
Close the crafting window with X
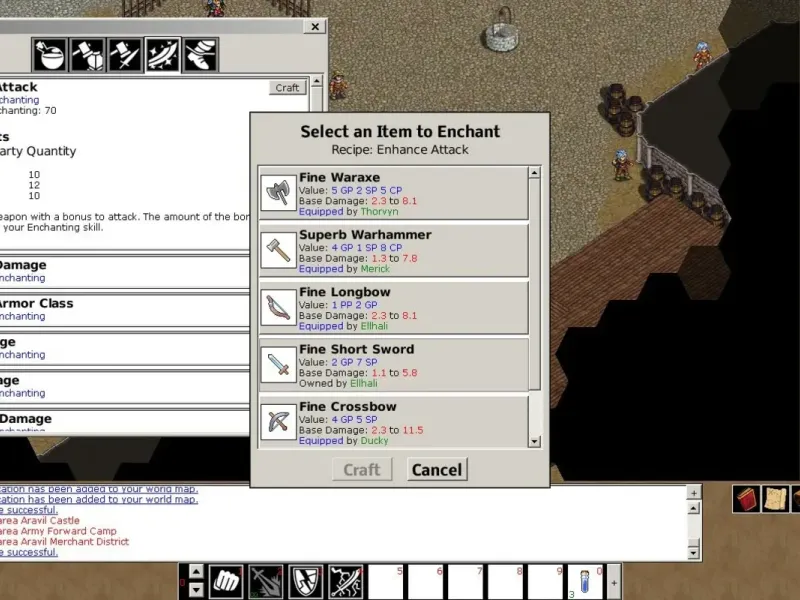315,27
